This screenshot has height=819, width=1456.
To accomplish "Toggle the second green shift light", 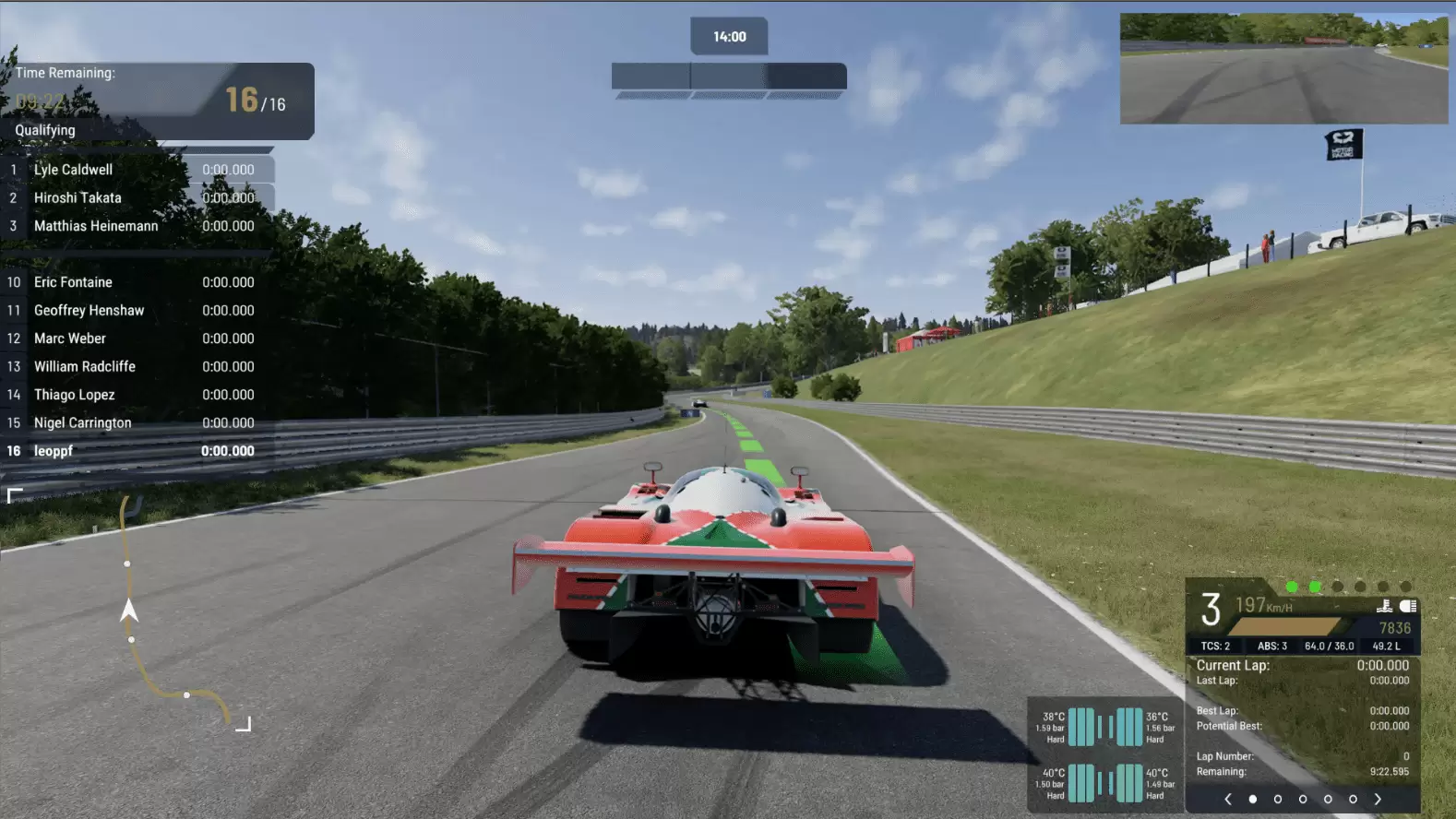I will click(1314, 586).
